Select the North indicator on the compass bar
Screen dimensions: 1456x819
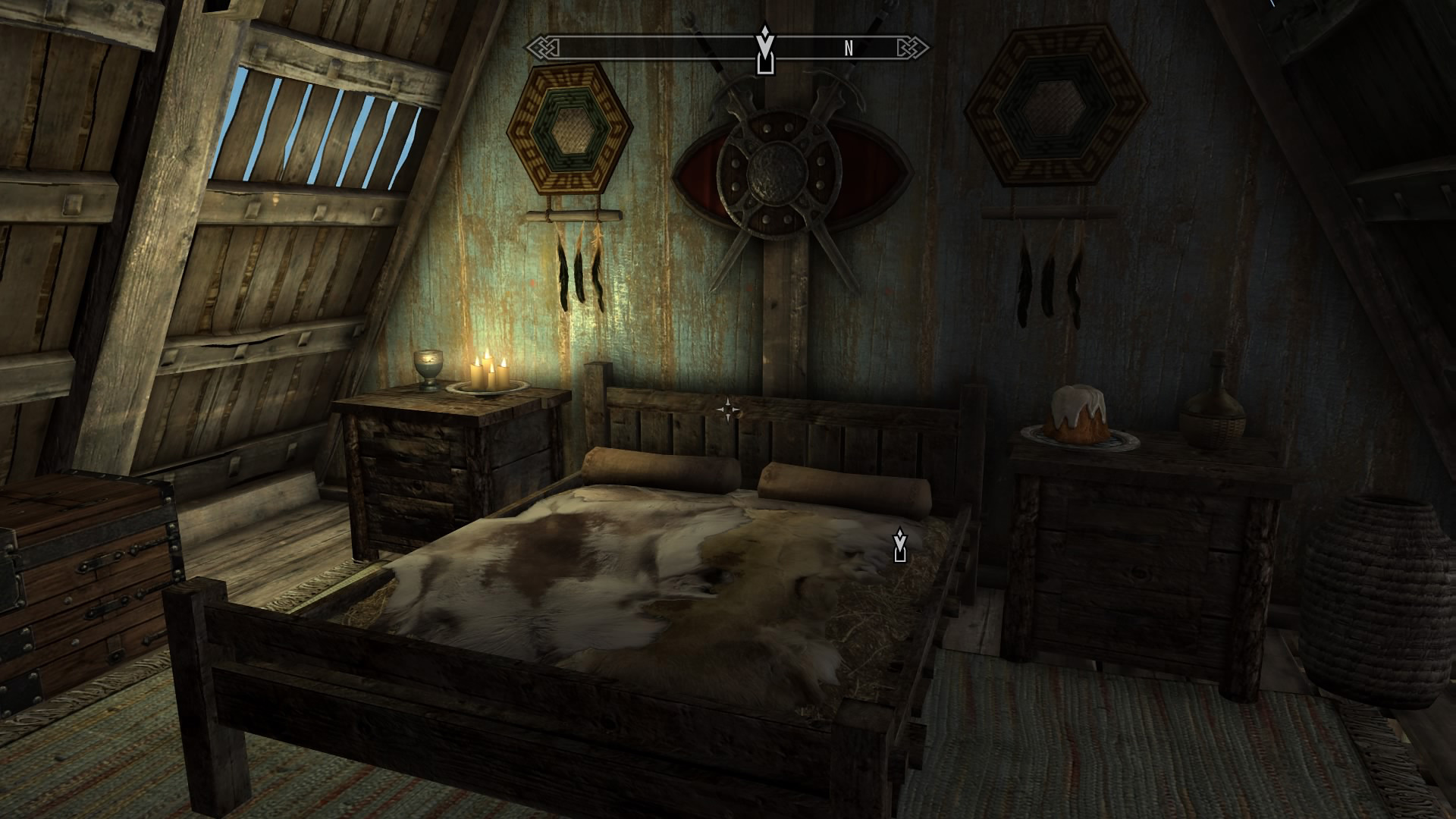[849, 49]
